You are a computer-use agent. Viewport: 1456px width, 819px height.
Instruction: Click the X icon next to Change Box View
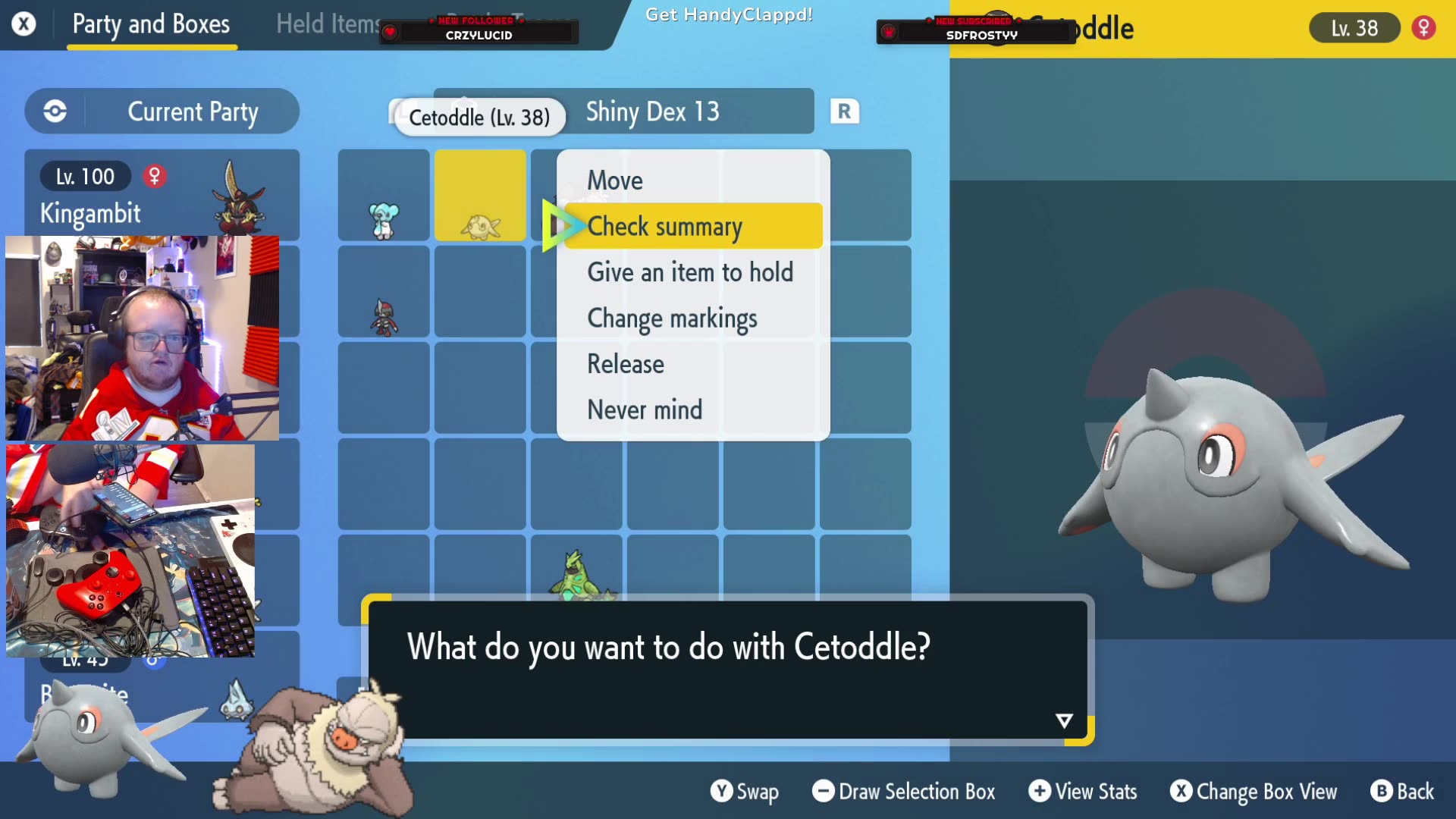point(1181,792)
